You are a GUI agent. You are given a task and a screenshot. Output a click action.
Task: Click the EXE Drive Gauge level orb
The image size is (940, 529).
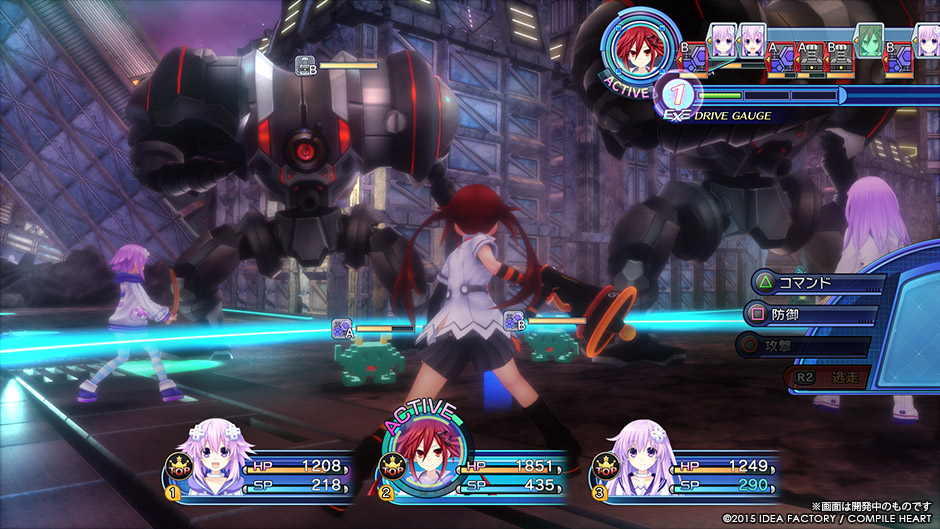[677, 96]
